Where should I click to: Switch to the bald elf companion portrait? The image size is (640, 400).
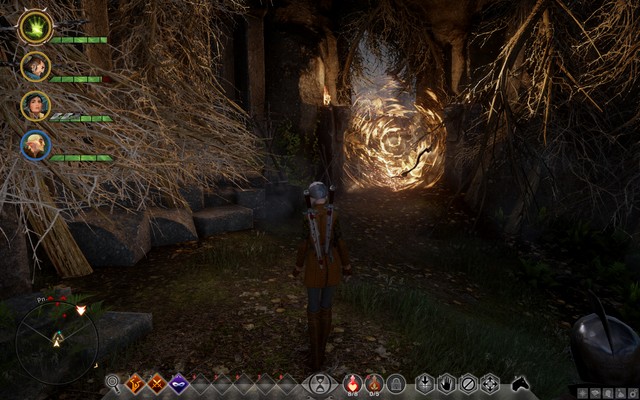[35, 146]
